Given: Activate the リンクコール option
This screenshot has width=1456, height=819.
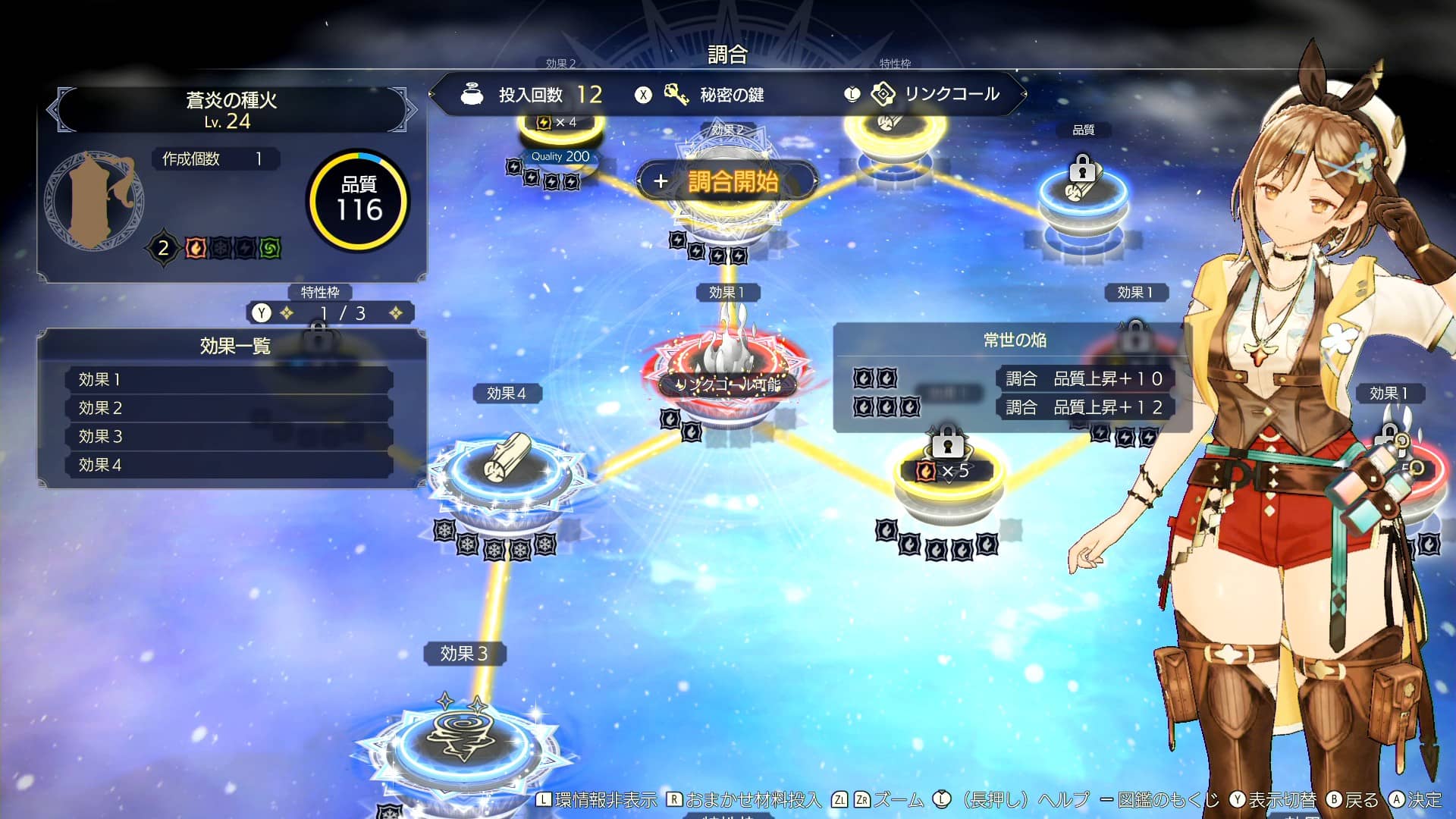Looking at the screenshot, I should [x=937, y=94].
